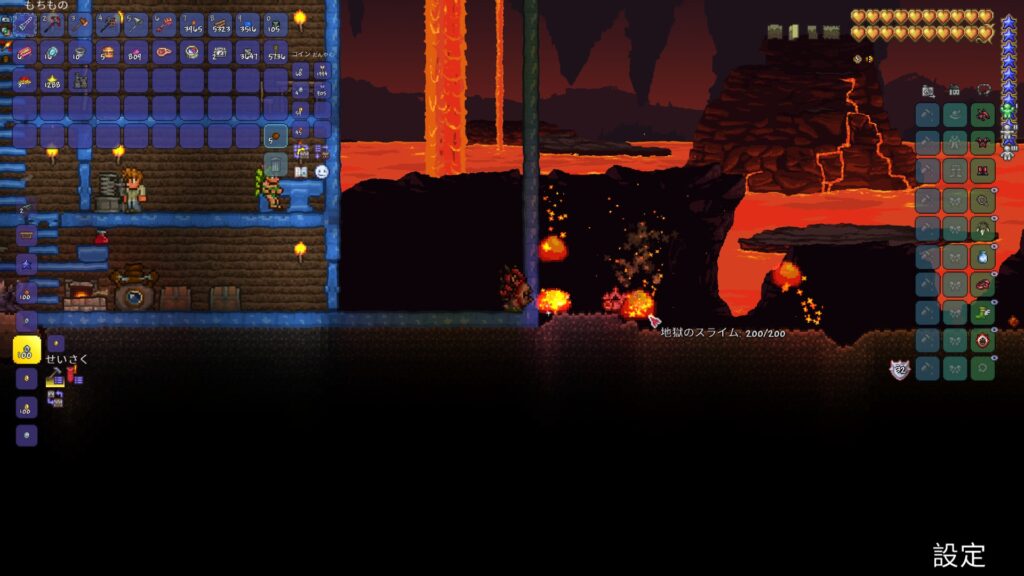Viewport: 1024px width, 576px height.
Task: Select the green winged boots accessory slot
Action: (x=983, y=313)
